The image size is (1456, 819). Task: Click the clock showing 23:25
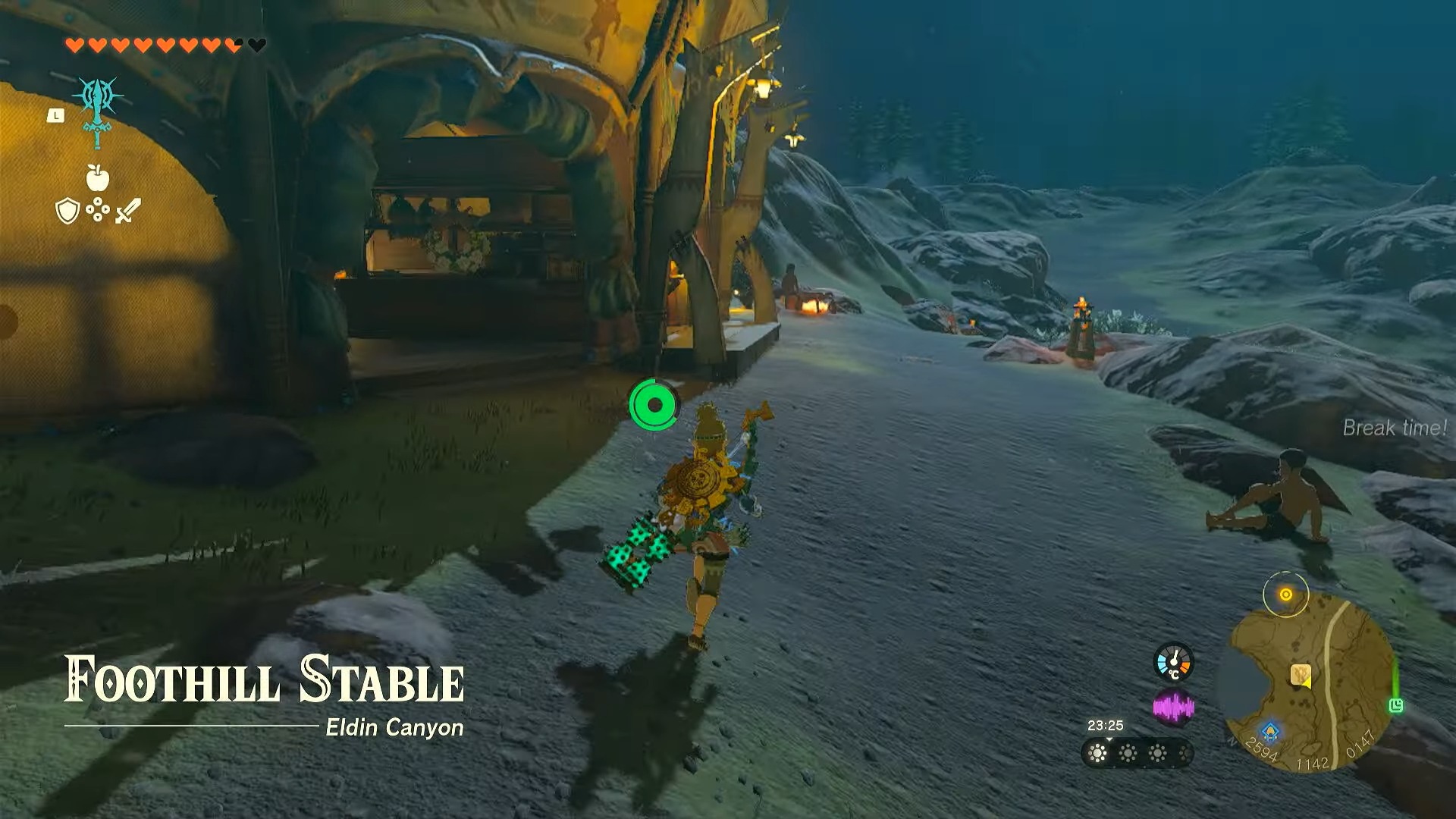[1106, 724]
